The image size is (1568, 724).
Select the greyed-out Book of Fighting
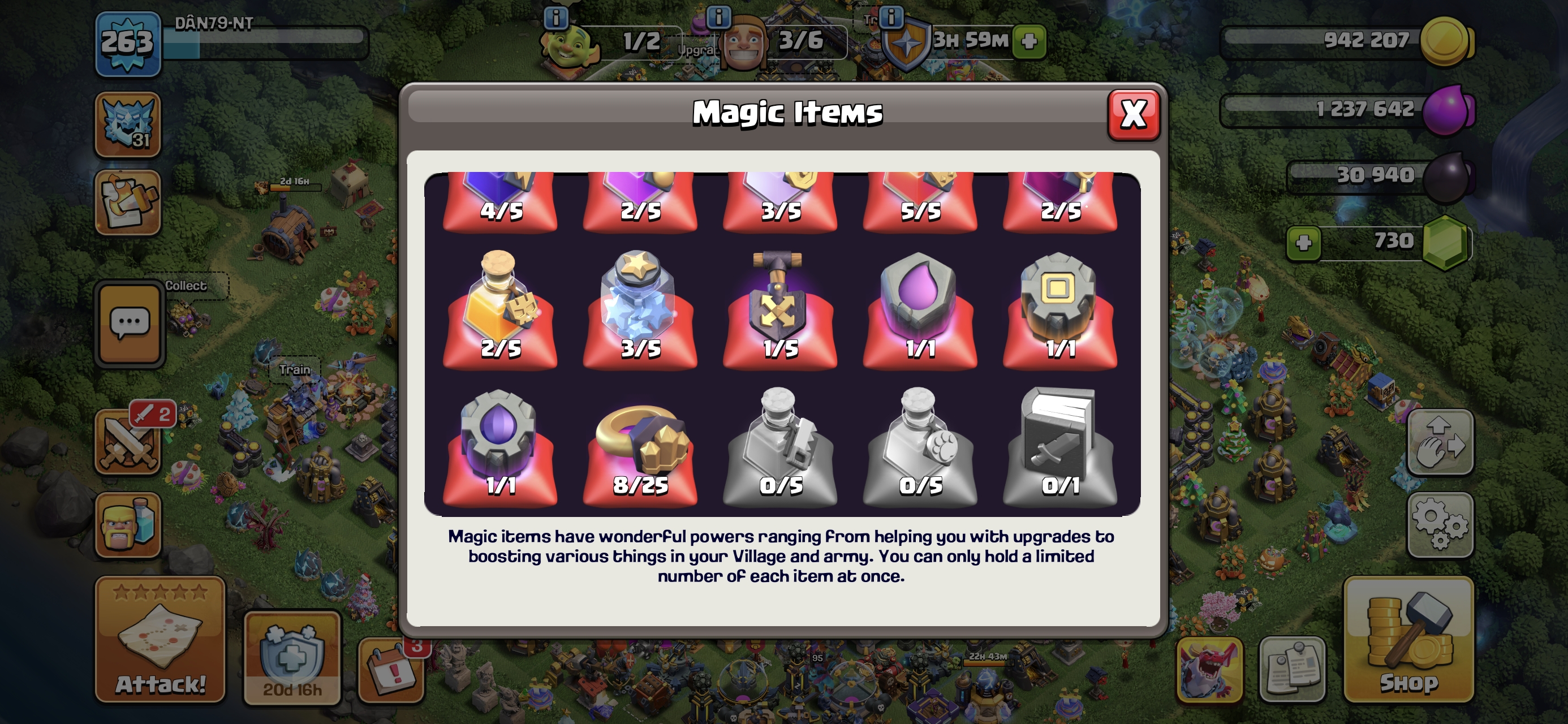point(1059,446)
